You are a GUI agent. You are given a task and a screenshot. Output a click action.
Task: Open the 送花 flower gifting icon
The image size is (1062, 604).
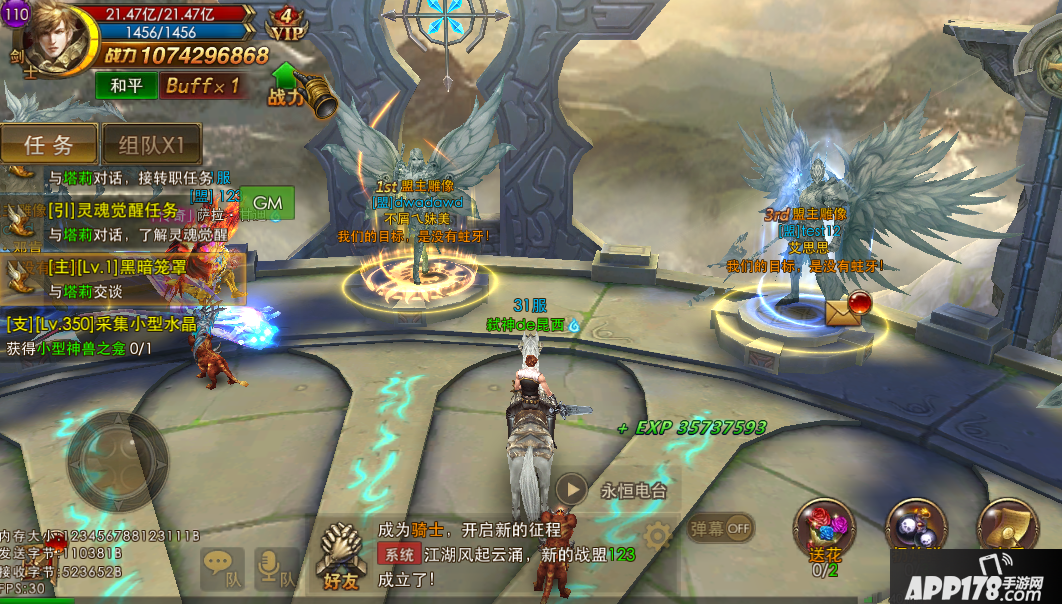(x=824, y=532)
